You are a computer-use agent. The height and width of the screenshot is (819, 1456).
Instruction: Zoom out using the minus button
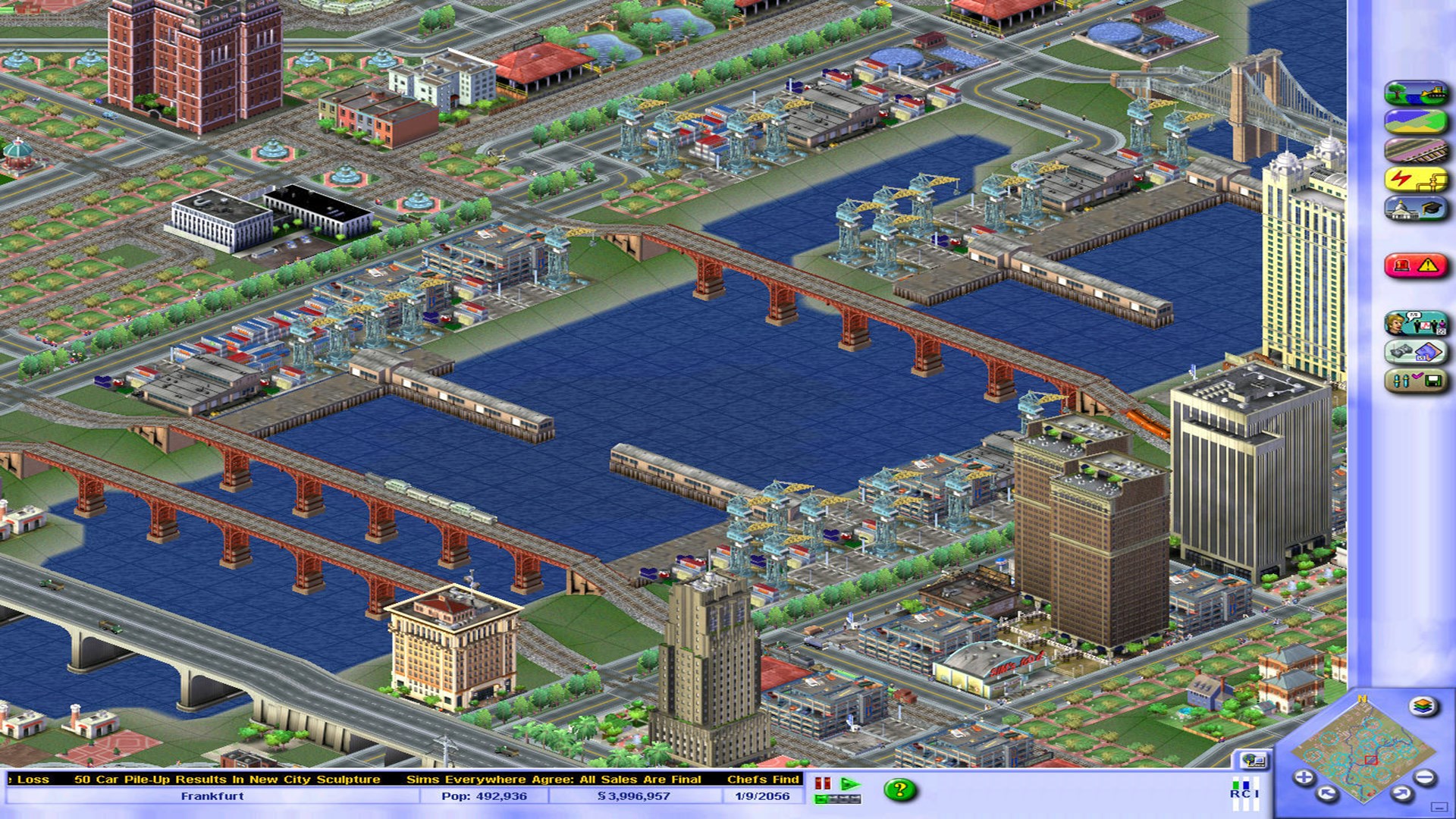1424,777
